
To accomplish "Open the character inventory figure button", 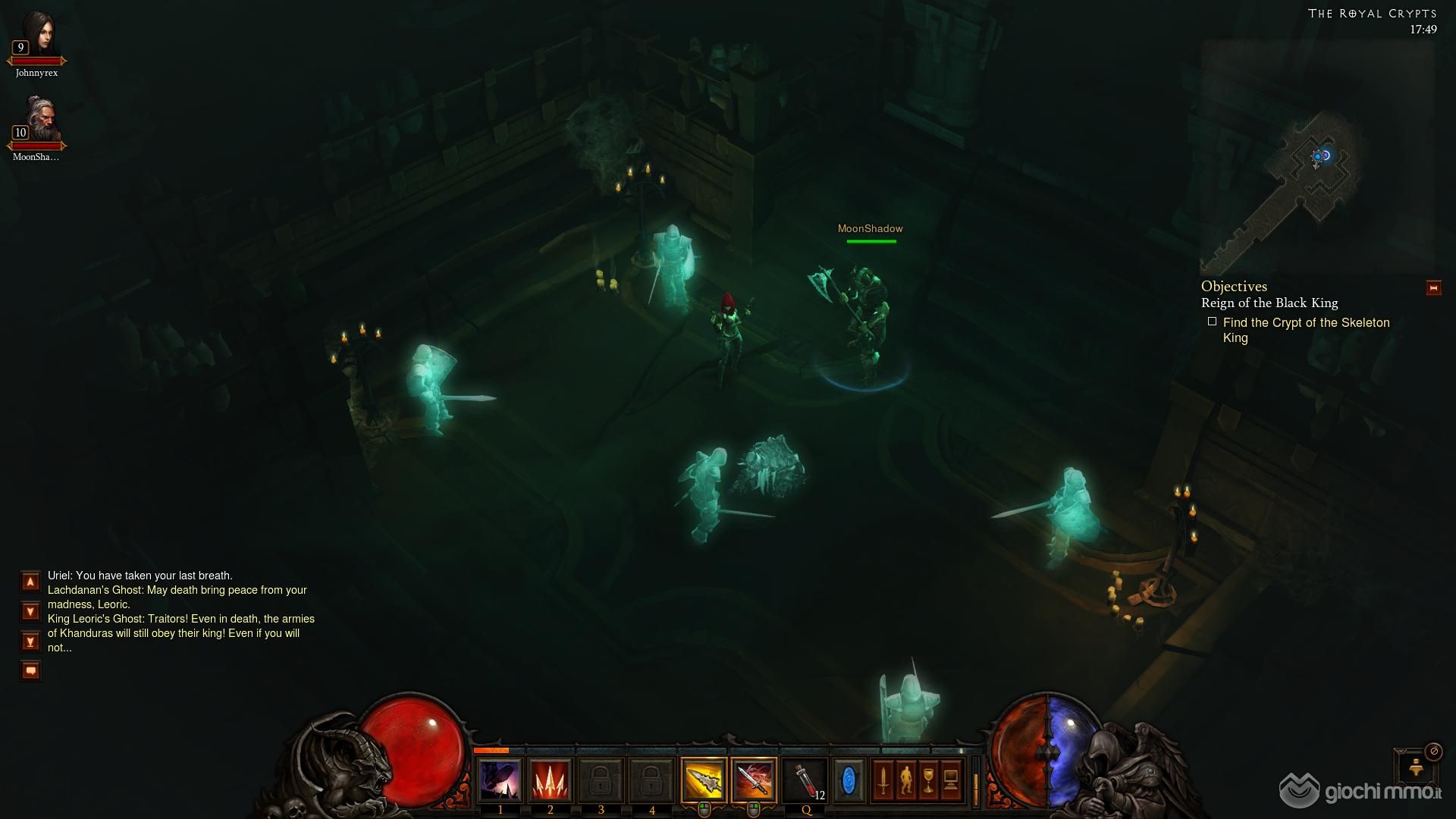I will [x=905, y=780].
